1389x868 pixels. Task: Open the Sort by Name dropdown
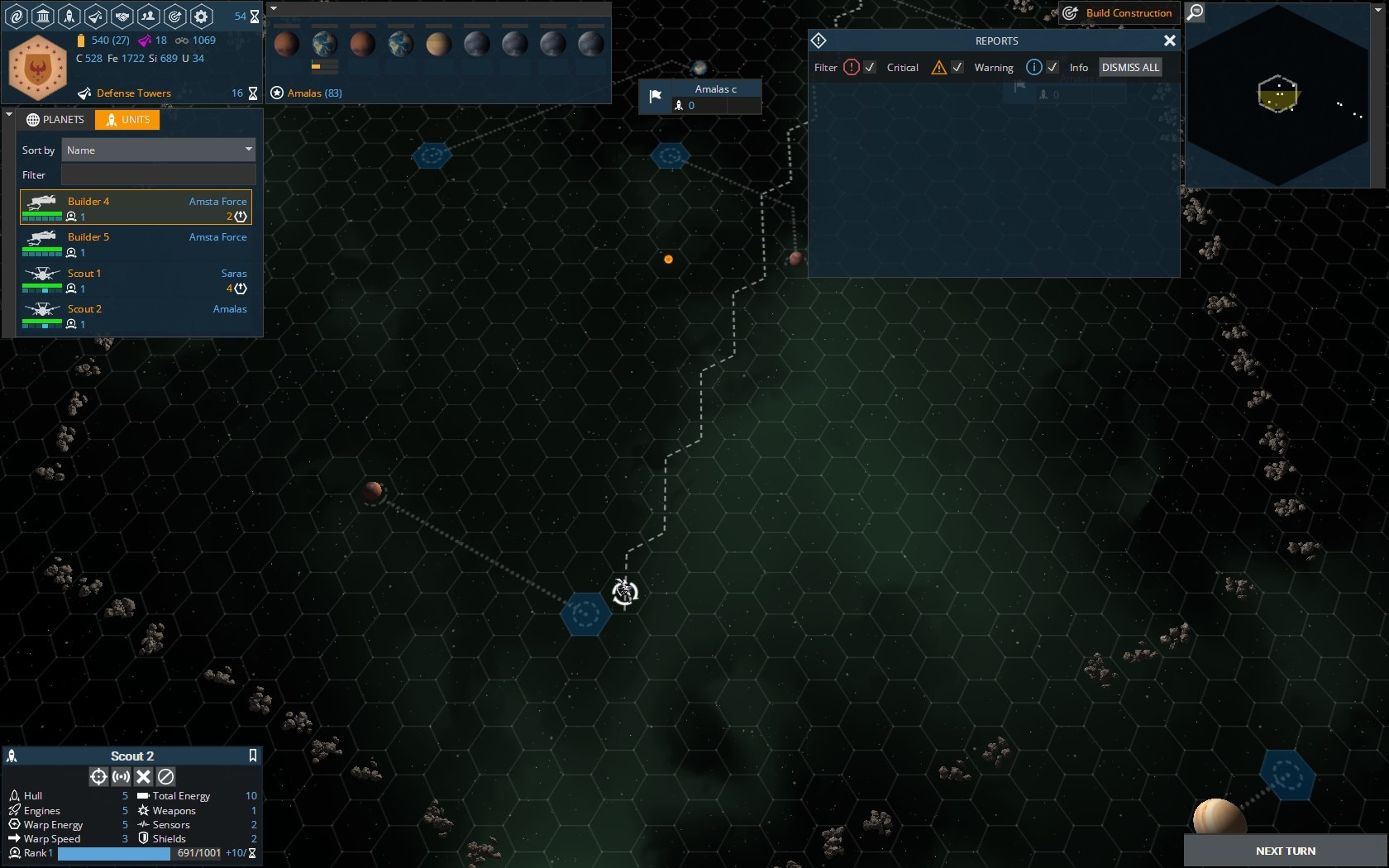point(158,150)
